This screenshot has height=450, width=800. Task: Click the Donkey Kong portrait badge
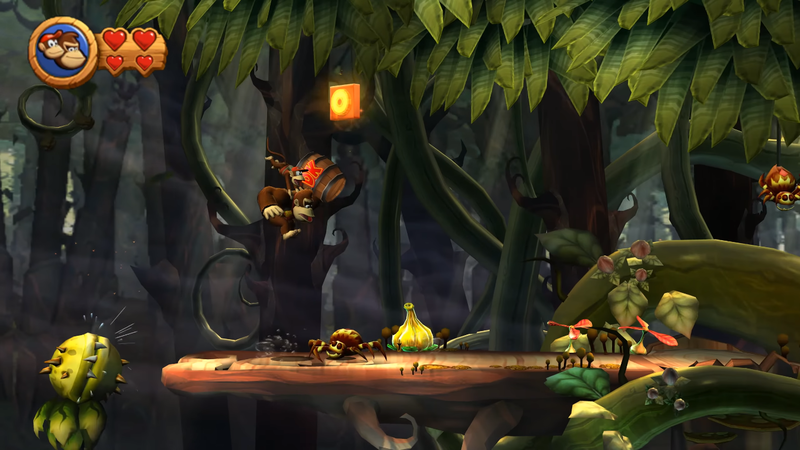pos(63,51)
